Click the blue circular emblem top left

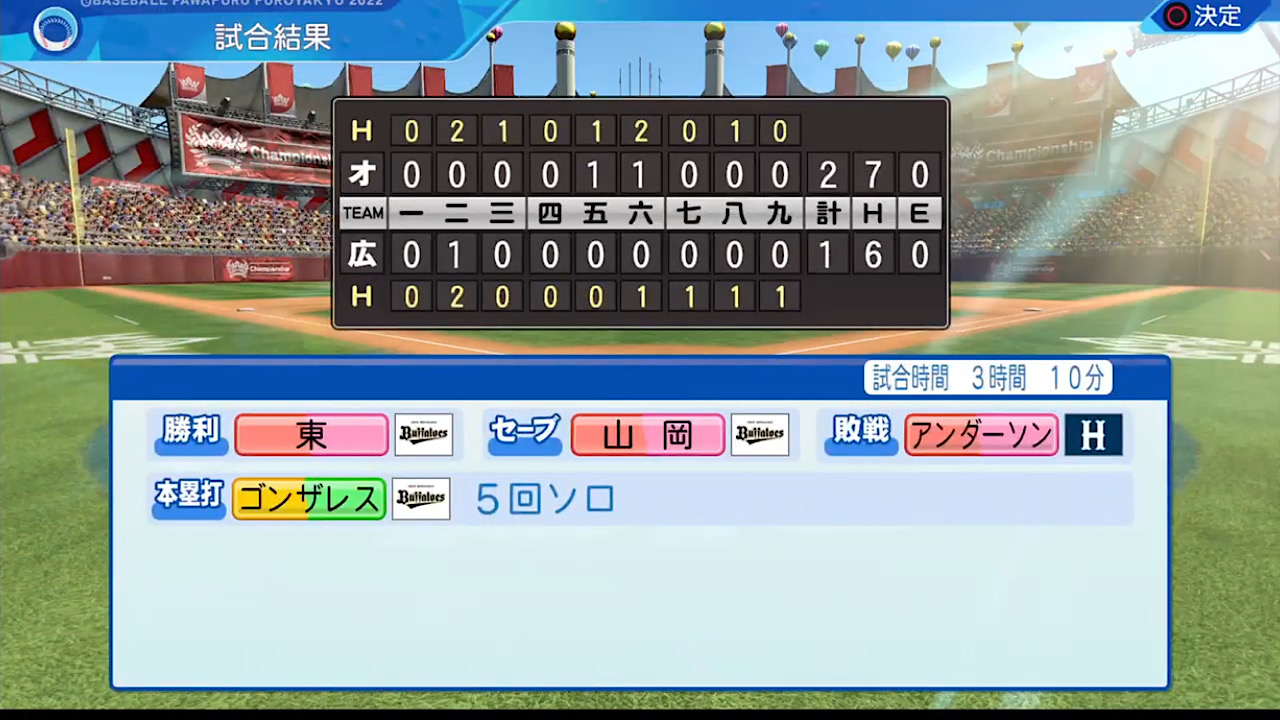click(x=55, y=30)
